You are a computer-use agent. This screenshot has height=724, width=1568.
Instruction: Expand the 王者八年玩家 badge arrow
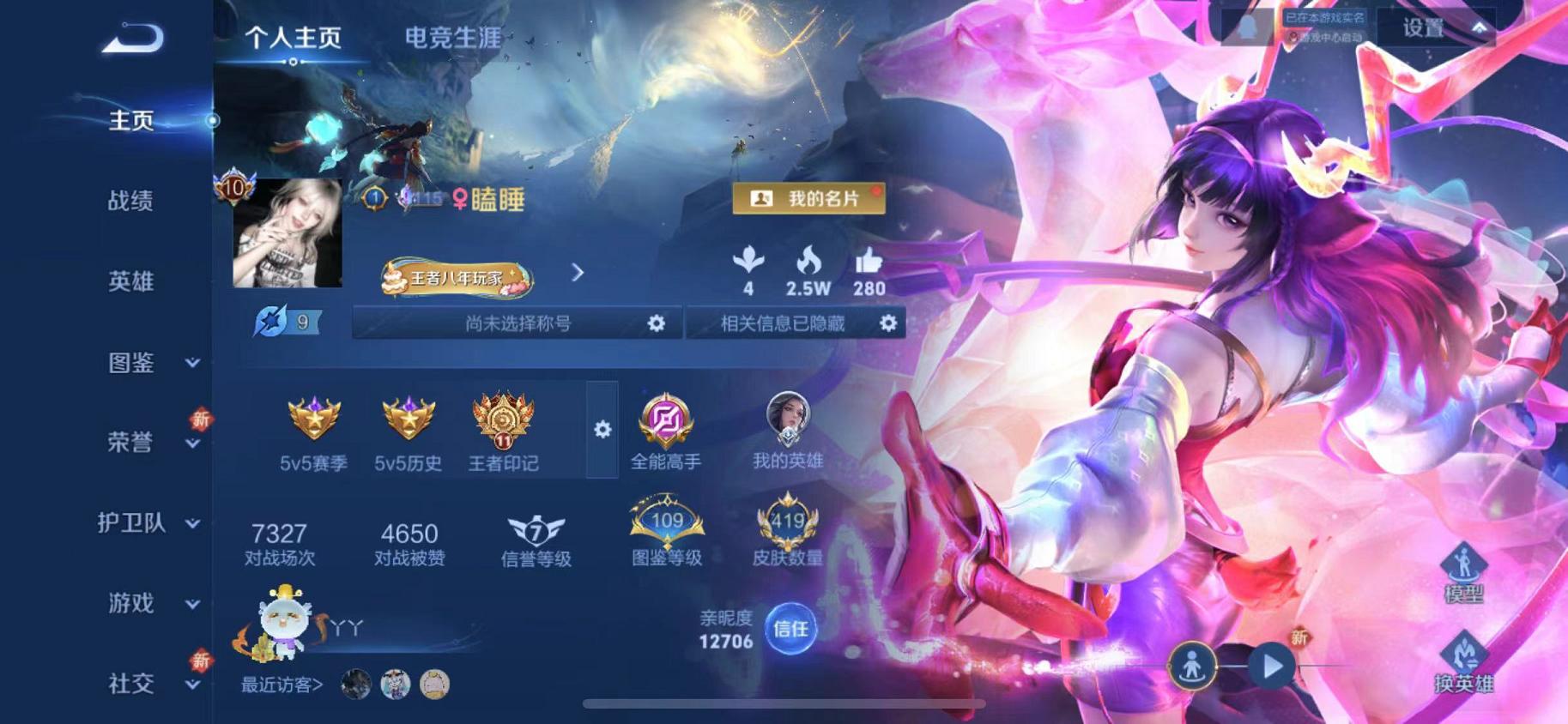pyautogui.click(x=577, y=272)
